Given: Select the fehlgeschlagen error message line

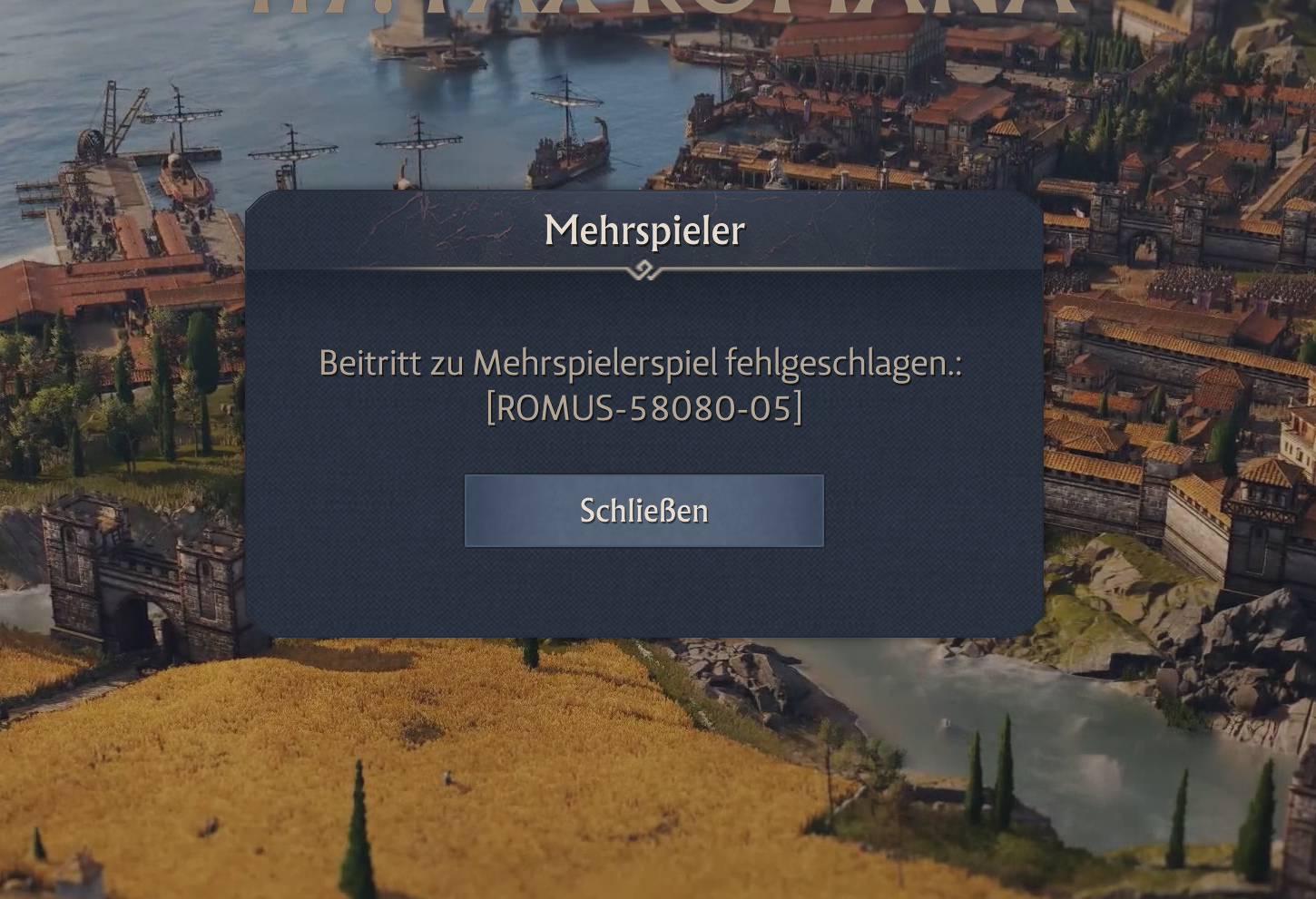Looking at the screenshot, I should point(640,365).
